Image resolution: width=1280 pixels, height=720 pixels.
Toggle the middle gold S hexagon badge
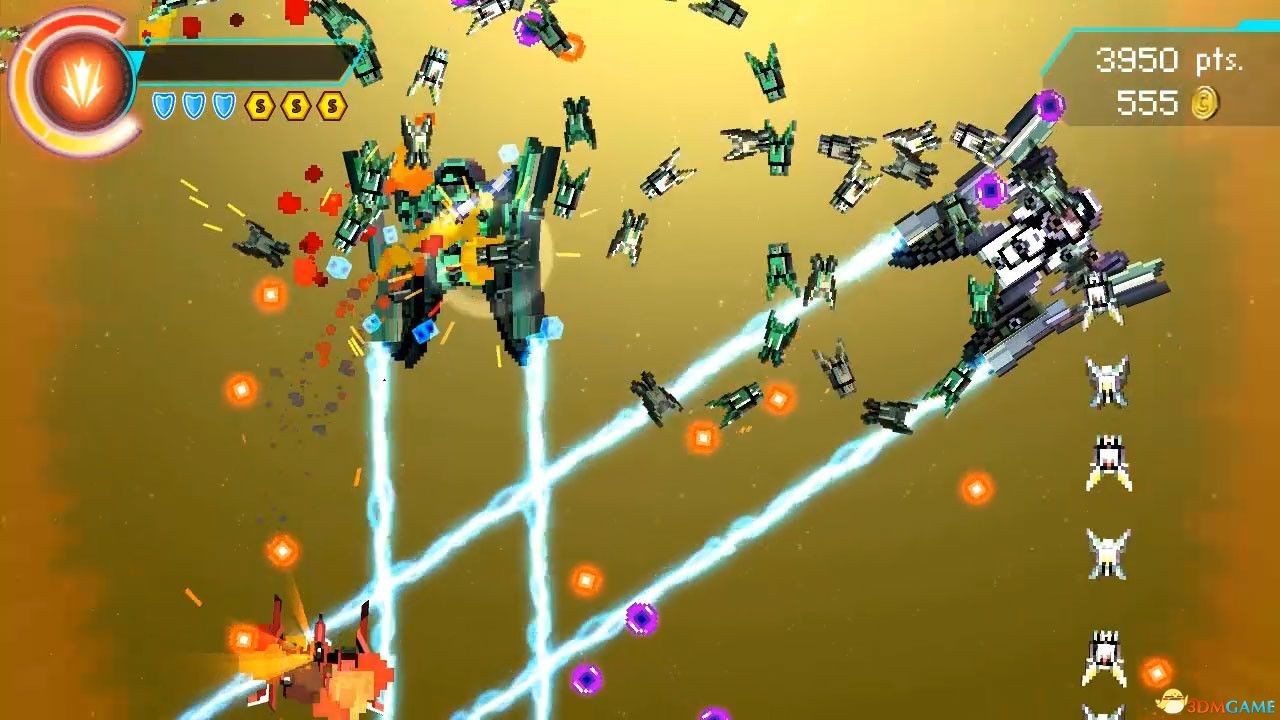coord(298,105)
